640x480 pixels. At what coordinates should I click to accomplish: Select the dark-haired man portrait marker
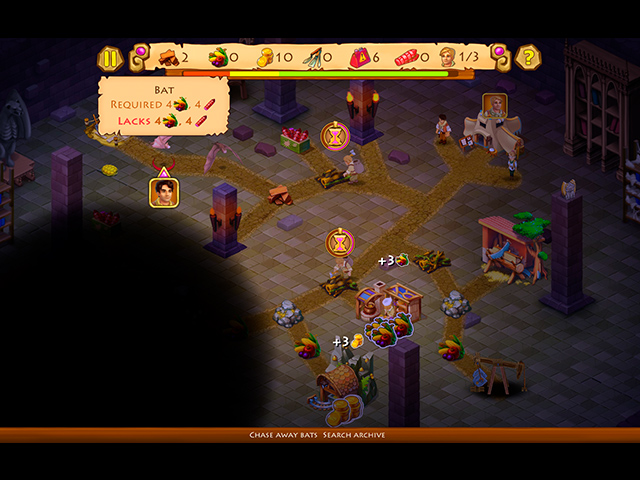coord(162,191)
